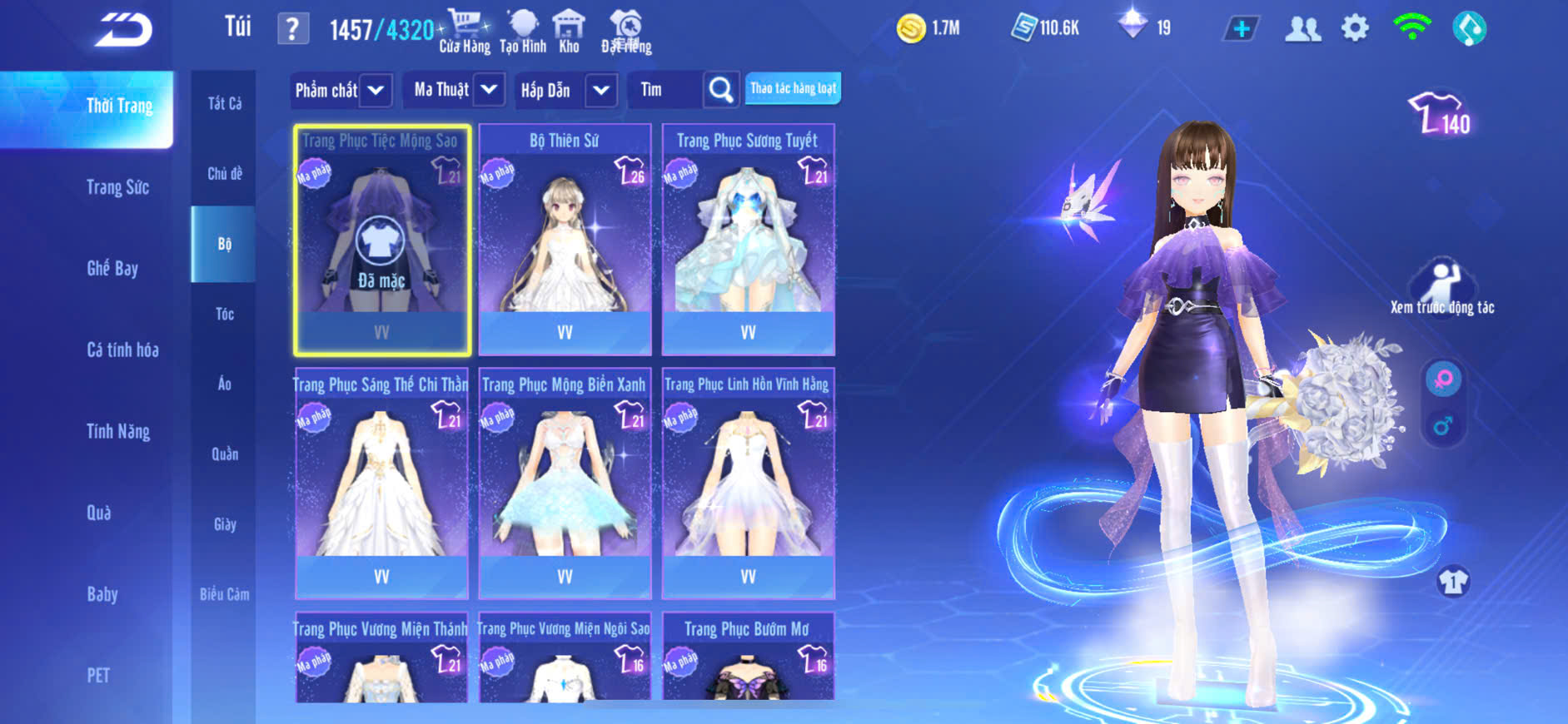The image size is (1568, 724).
Task: Switch to the male gender icon
Action: point(1443,426)
